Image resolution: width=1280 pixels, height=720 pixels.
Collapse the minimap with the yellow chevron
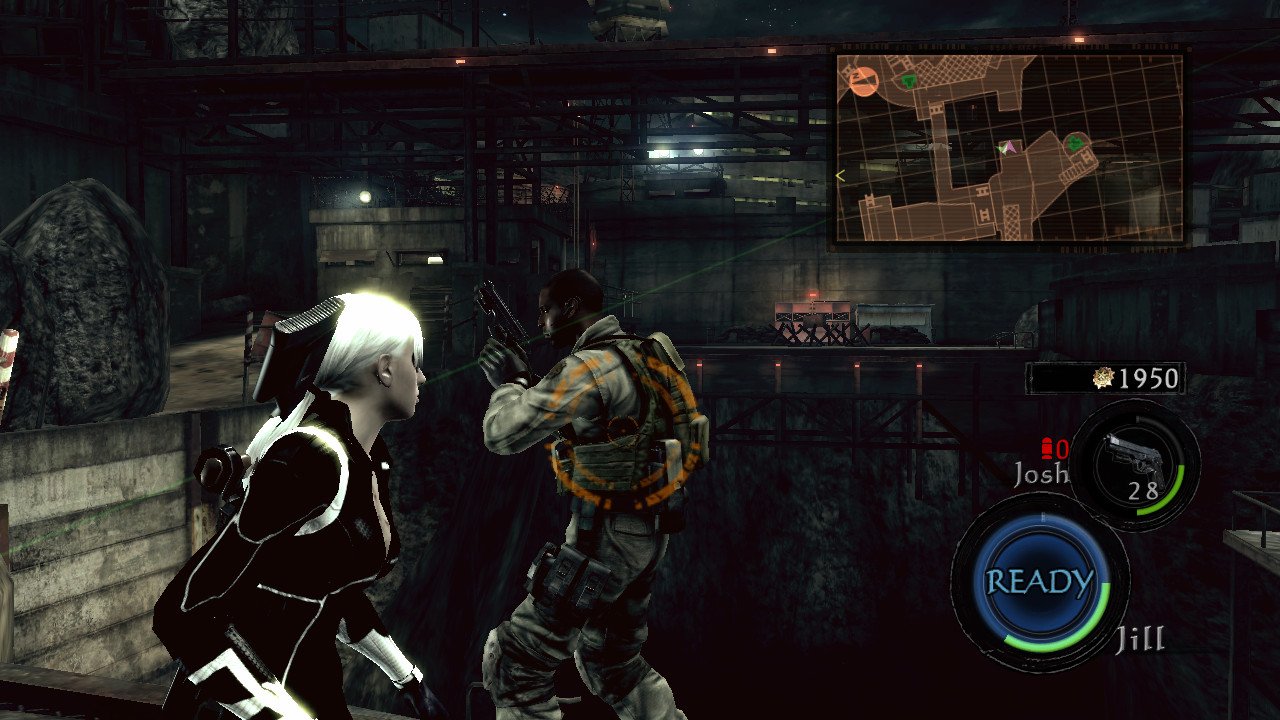(x=840, y=174)
